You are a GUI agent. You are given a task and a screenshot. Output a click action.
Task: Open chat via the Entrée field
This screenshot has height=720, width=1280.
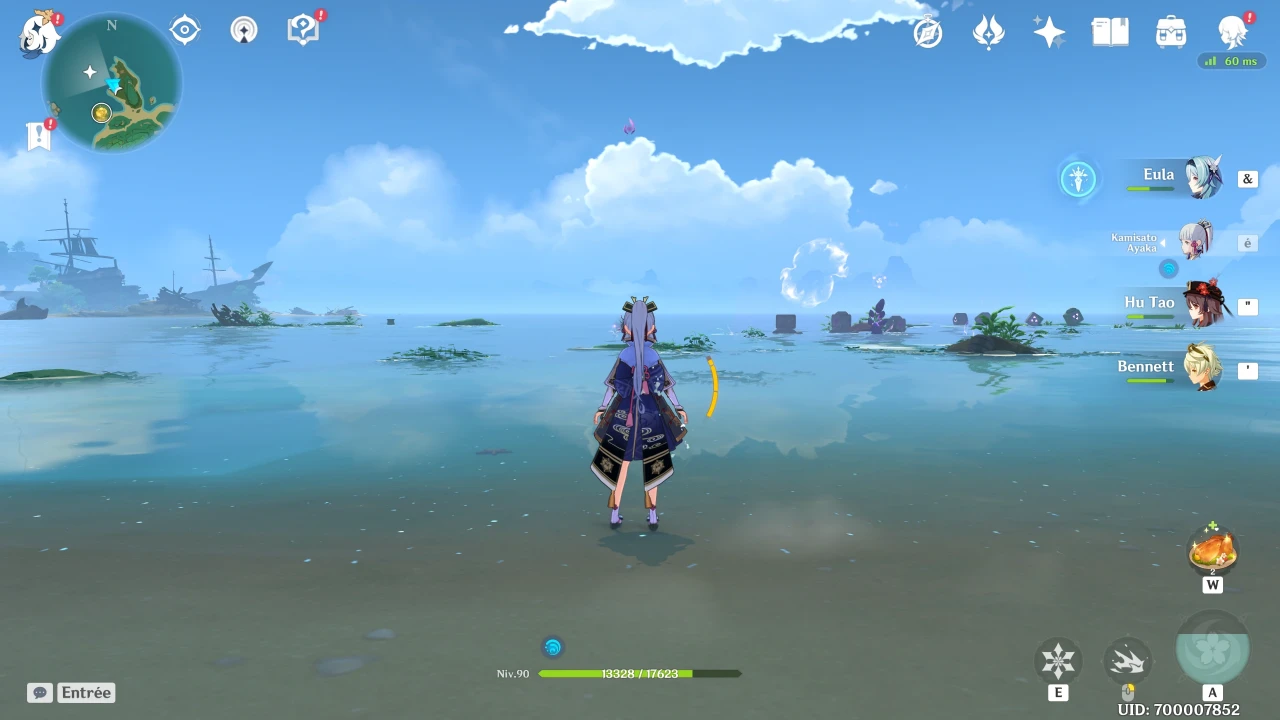tap(85, 692)
